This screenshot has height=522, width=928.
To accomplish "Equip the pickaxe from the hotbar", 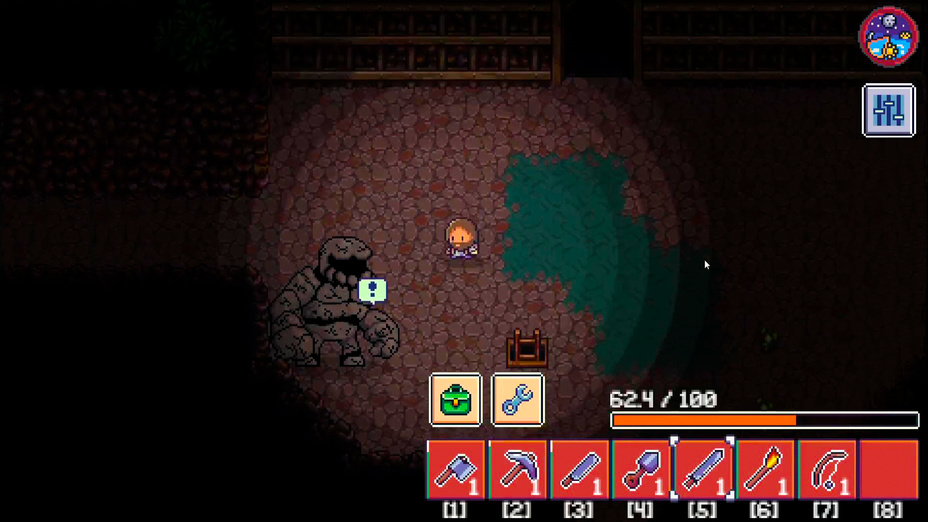I will tap(518, 469).
